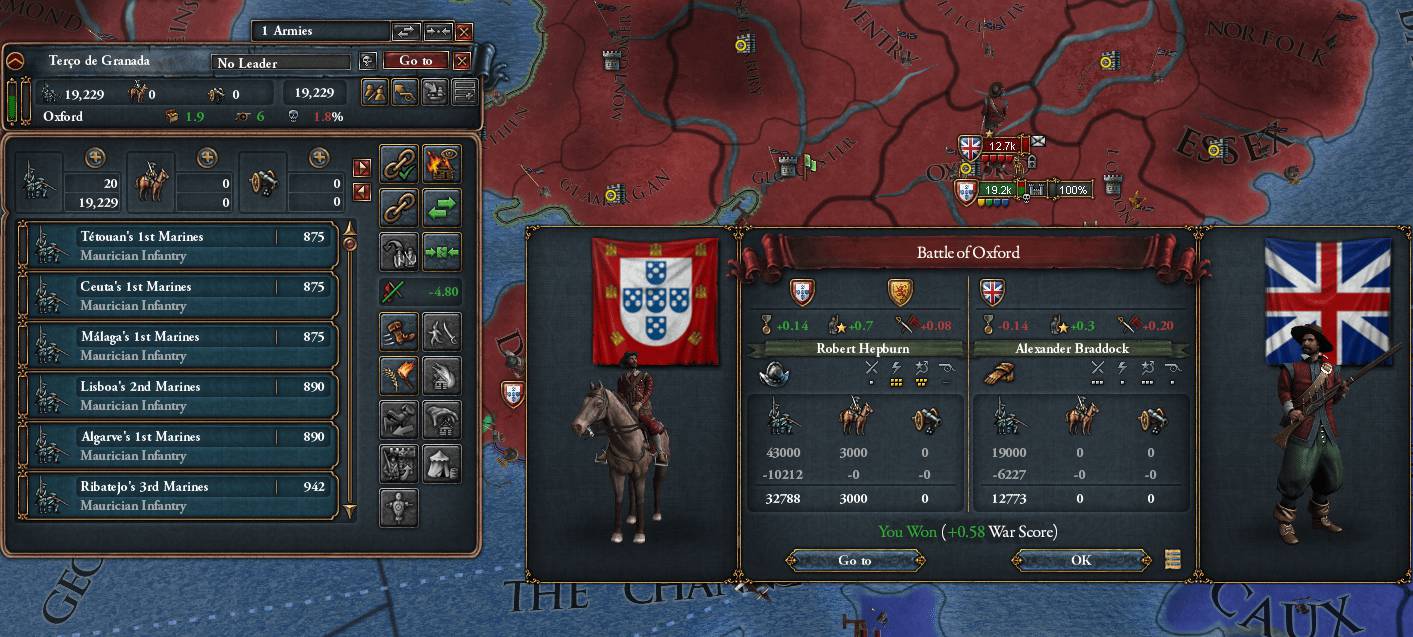Screen dimensions: 1413x637
Task: Activate the boot forced march button
Action: (x=399, y=331)
